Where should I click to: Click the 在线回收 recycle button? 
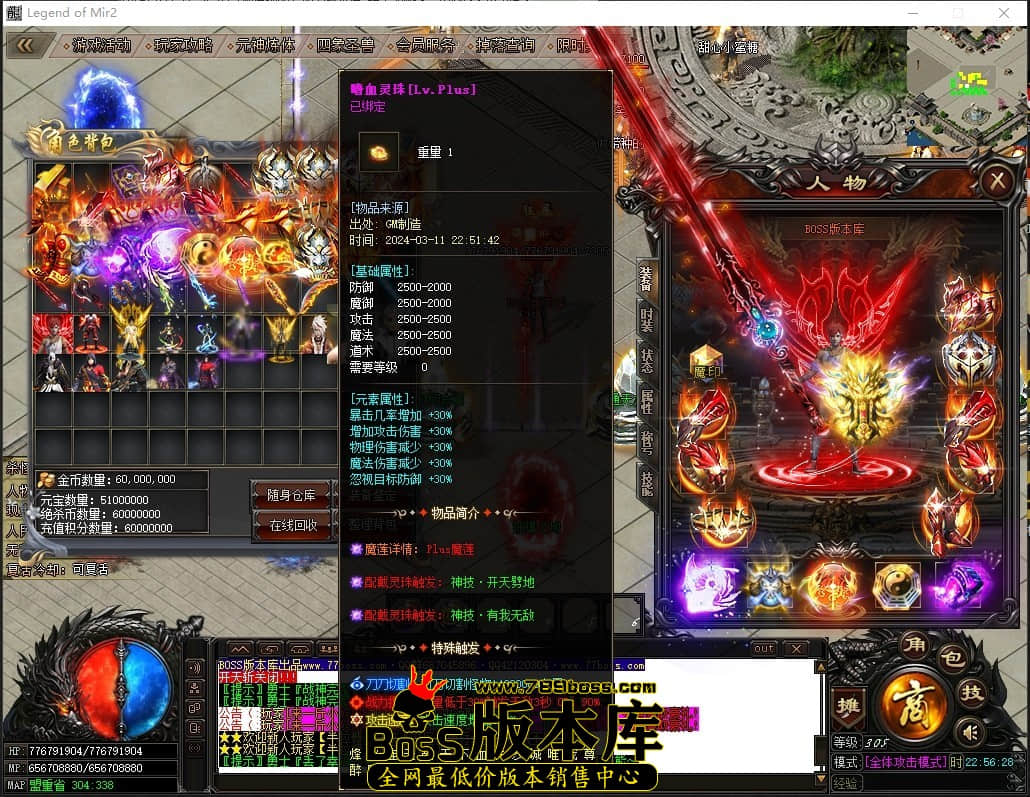tap(293, 525)
